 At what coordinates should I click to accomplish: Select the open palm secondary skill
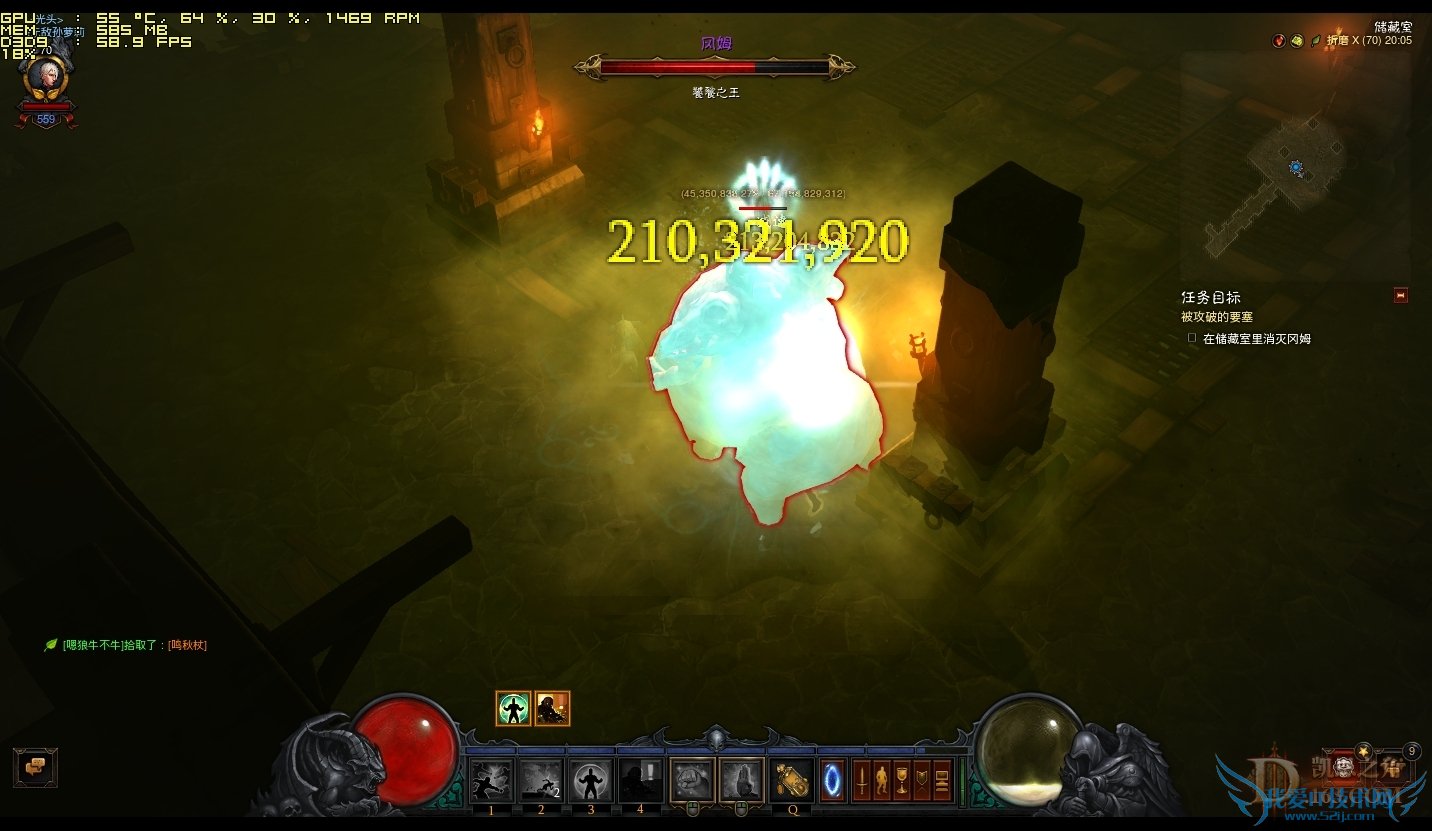[741, 781]
